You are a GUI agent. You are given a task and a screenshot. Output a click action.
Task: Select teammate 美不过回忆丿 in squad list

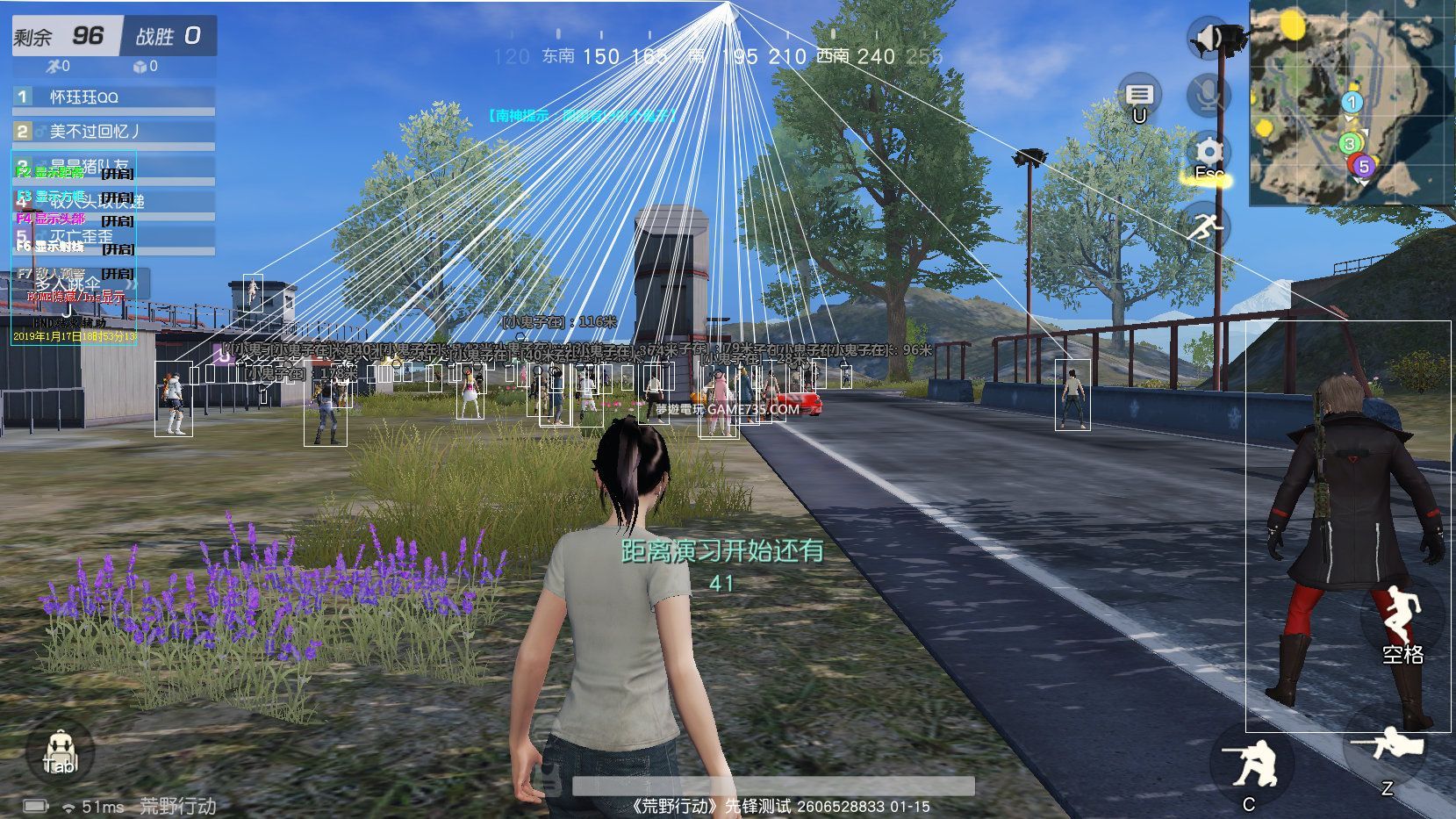point(114,132)
